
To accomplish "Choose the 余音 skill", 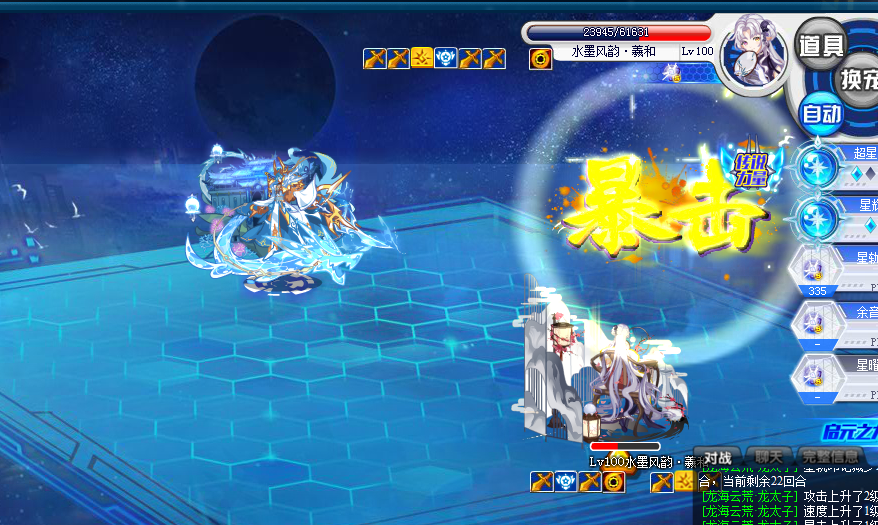I will [x=818, y=323].
